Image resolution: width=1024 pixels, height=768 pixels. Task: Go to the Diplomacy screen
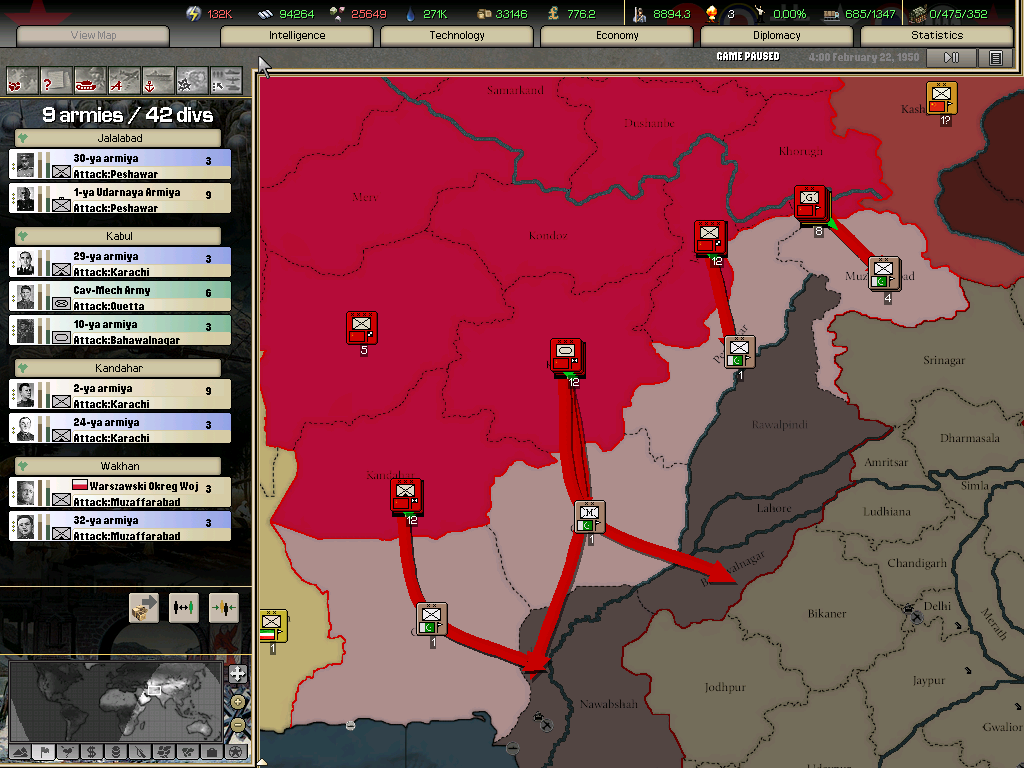[x=777, y=36]
